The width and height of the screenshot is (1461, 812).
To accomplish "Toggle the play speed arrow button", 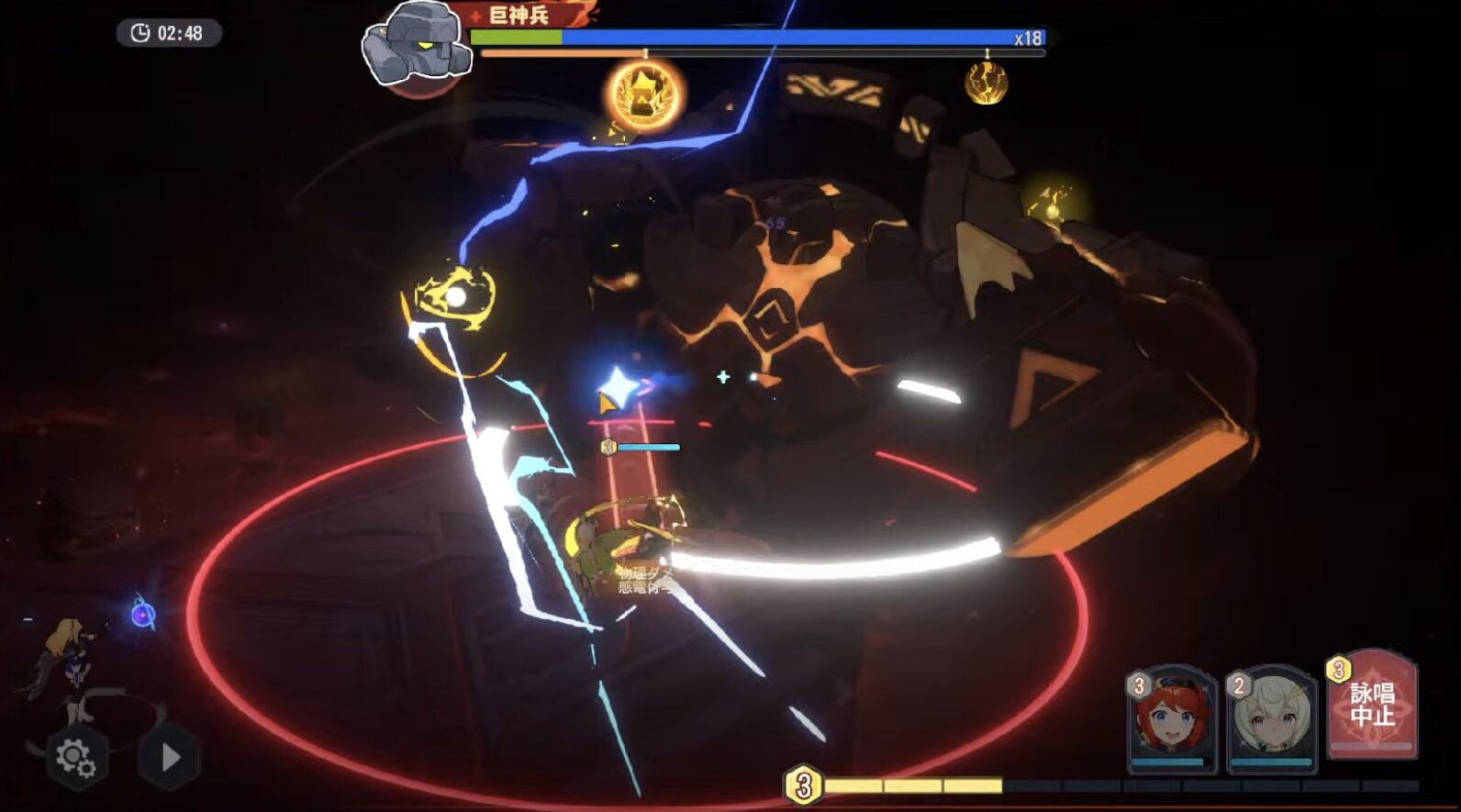I will [170, 758].
